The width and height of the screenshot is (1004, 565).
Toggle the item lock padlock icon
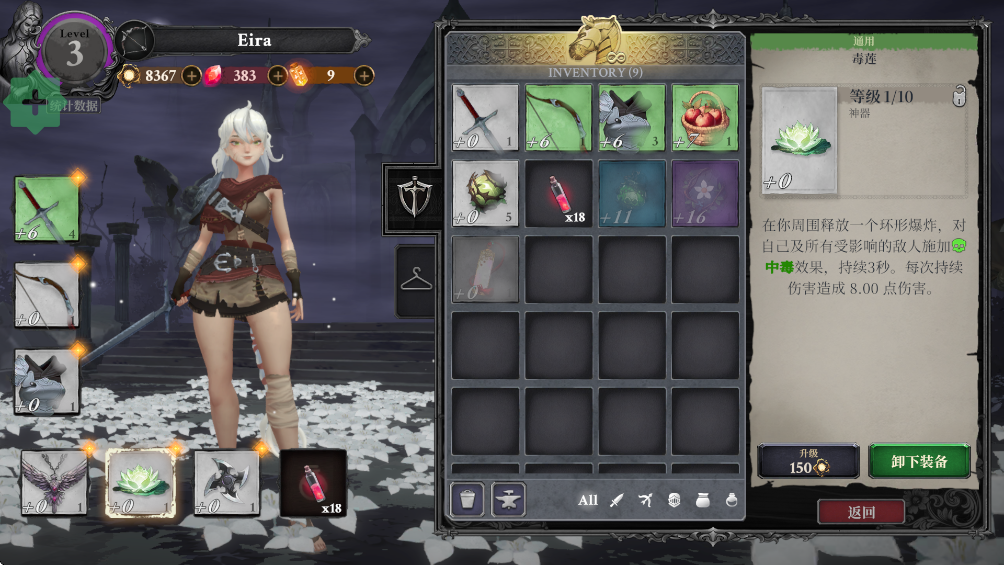coord(959,97)
